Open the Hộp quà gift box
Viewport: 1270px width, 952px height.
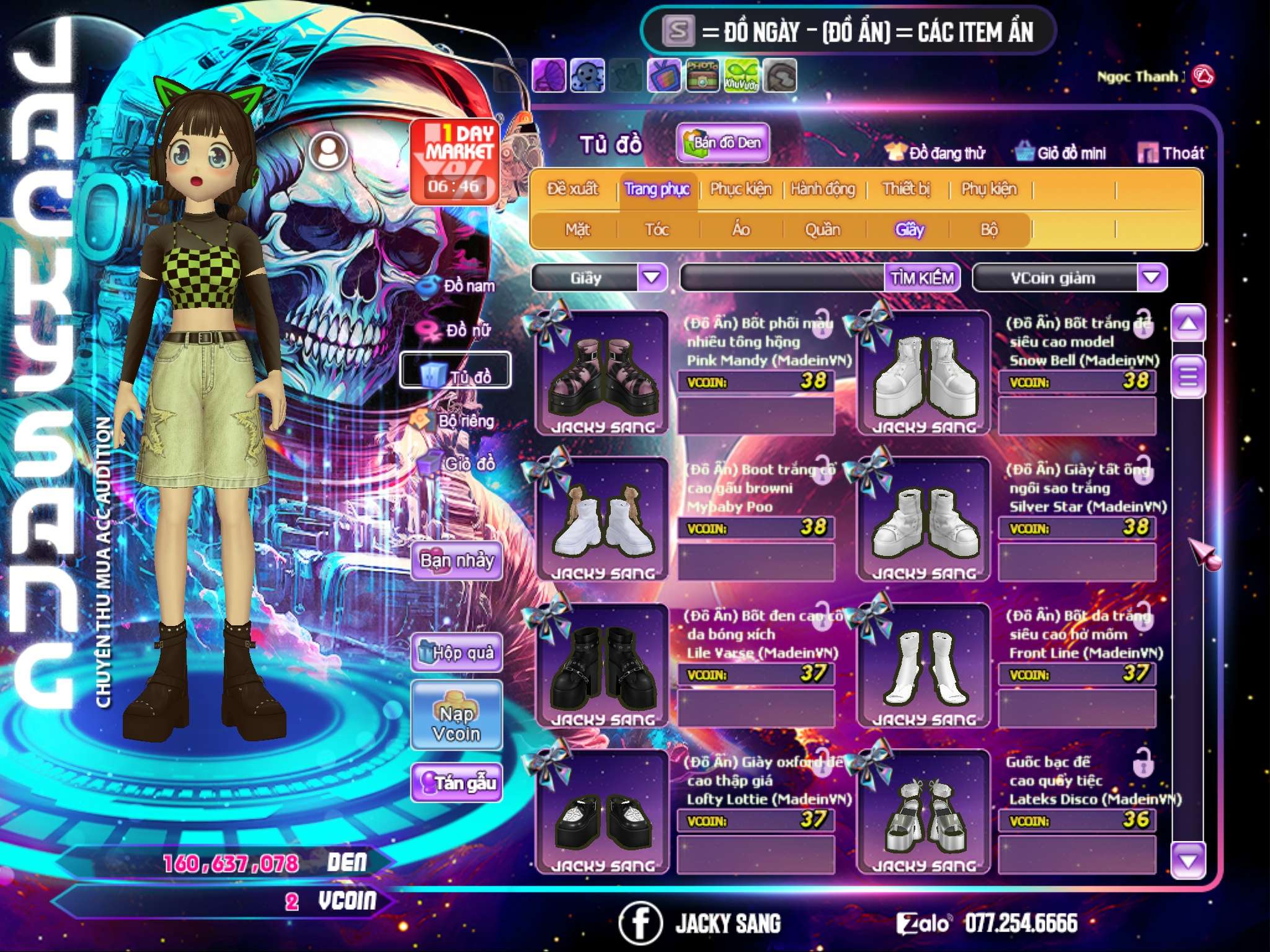pyautogui.click(x=456, y=653)
